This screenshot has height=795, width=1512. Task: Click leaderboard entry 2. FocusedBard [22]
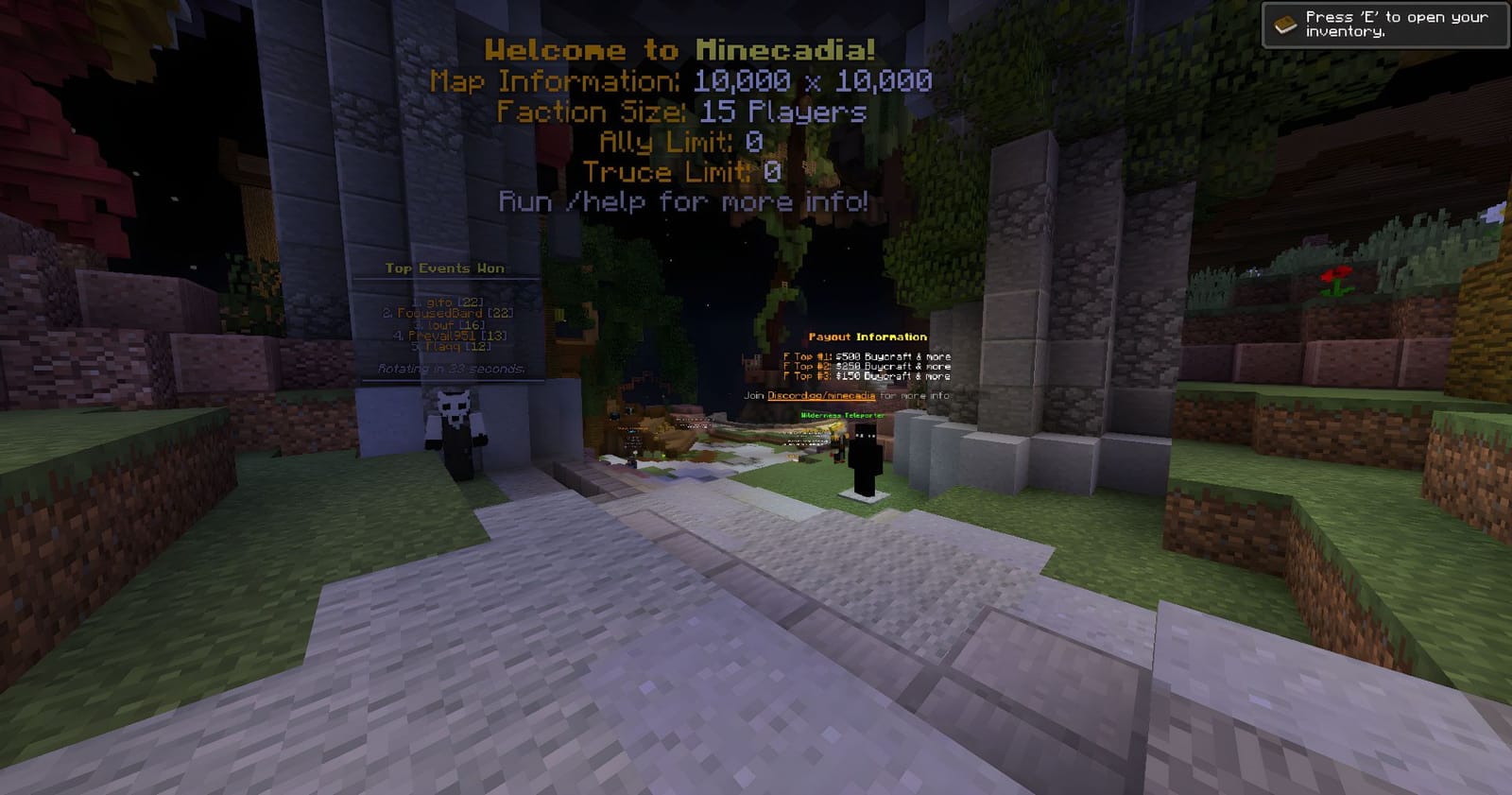(x=444, y=311)
